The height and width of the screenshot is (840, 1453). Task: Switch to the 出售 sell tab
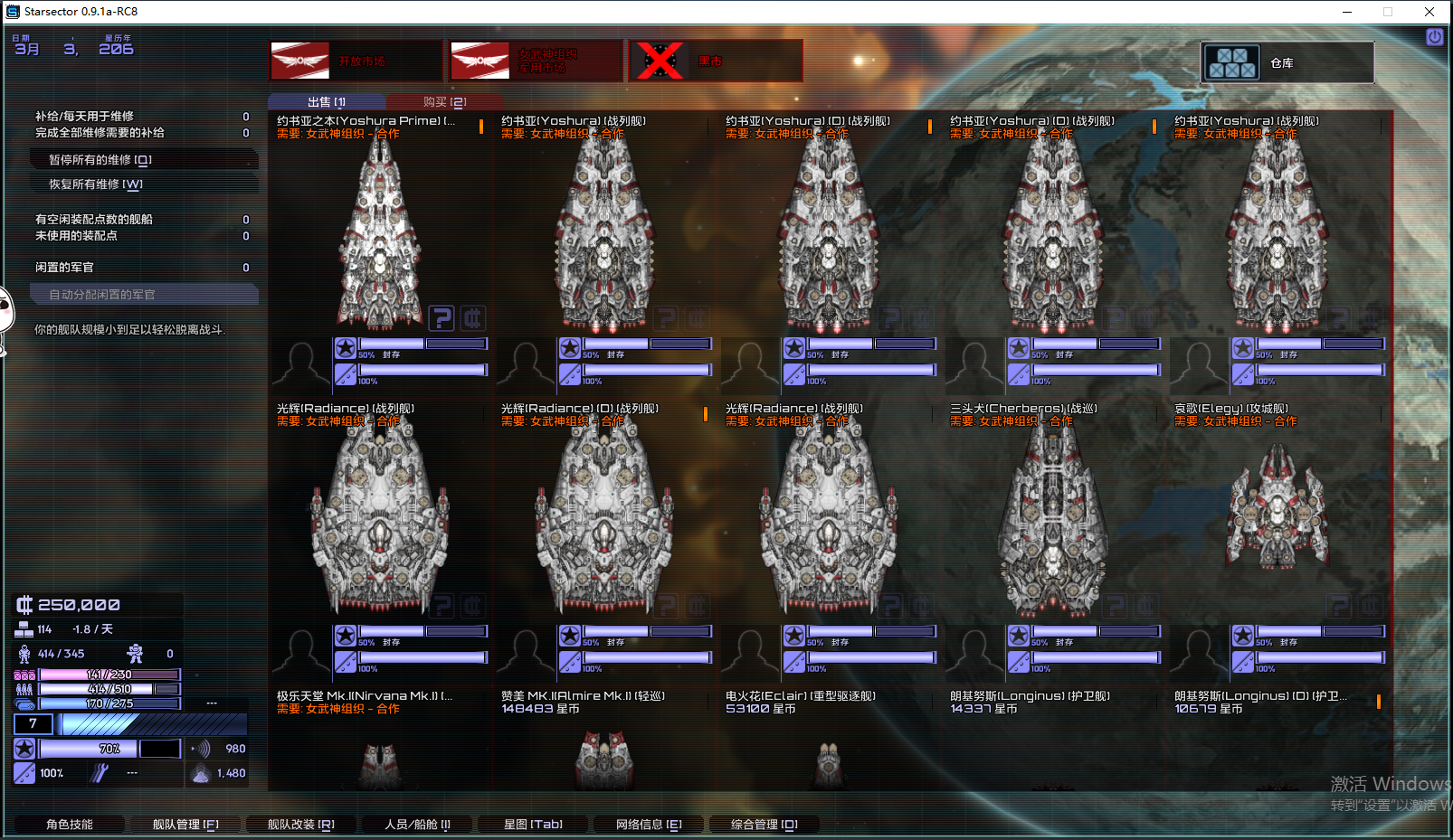coord(327,102)
